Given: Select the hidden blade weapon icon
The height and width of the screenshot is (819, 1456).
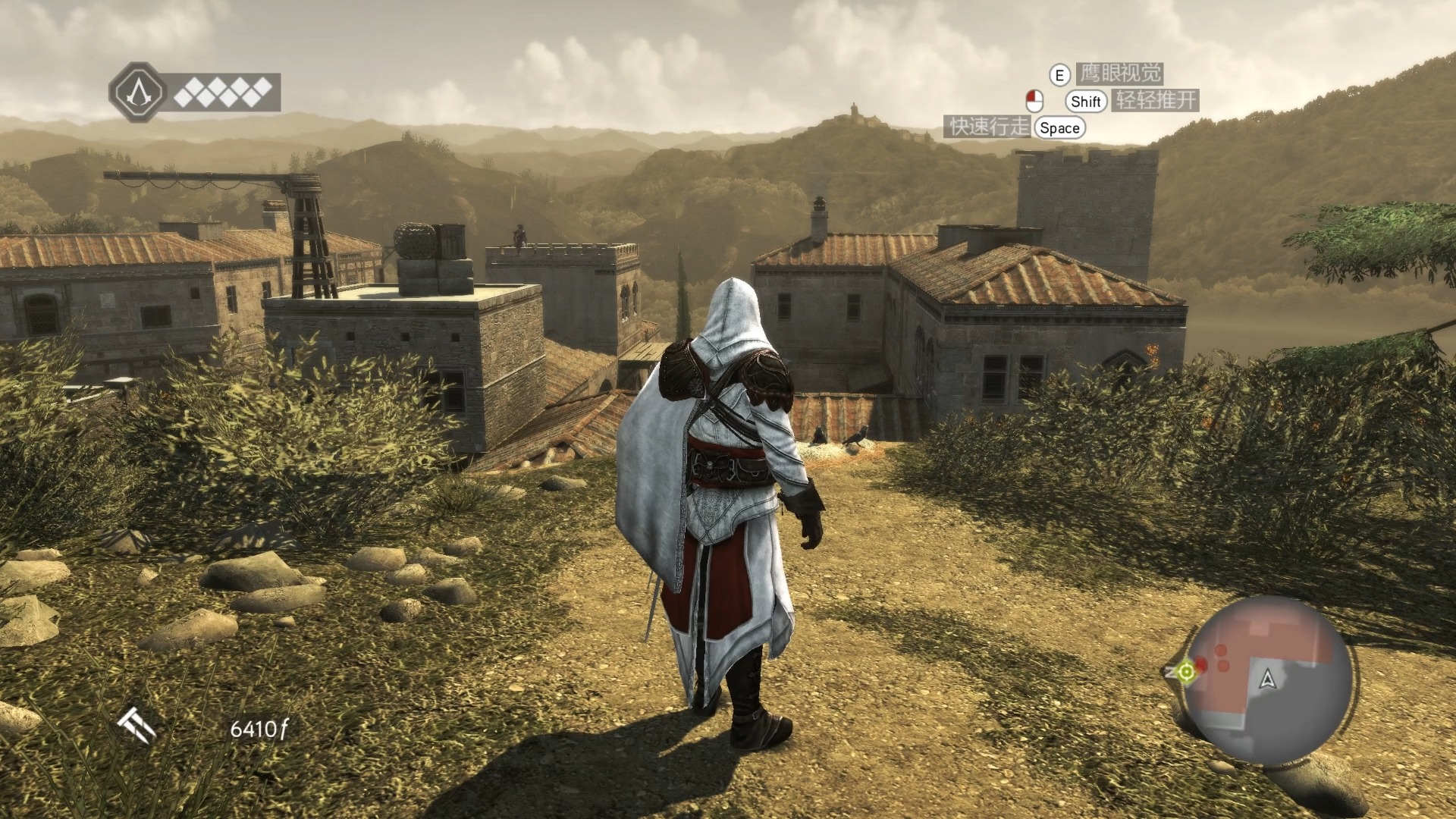Looking at the screenshot, I should pos(138,726).
